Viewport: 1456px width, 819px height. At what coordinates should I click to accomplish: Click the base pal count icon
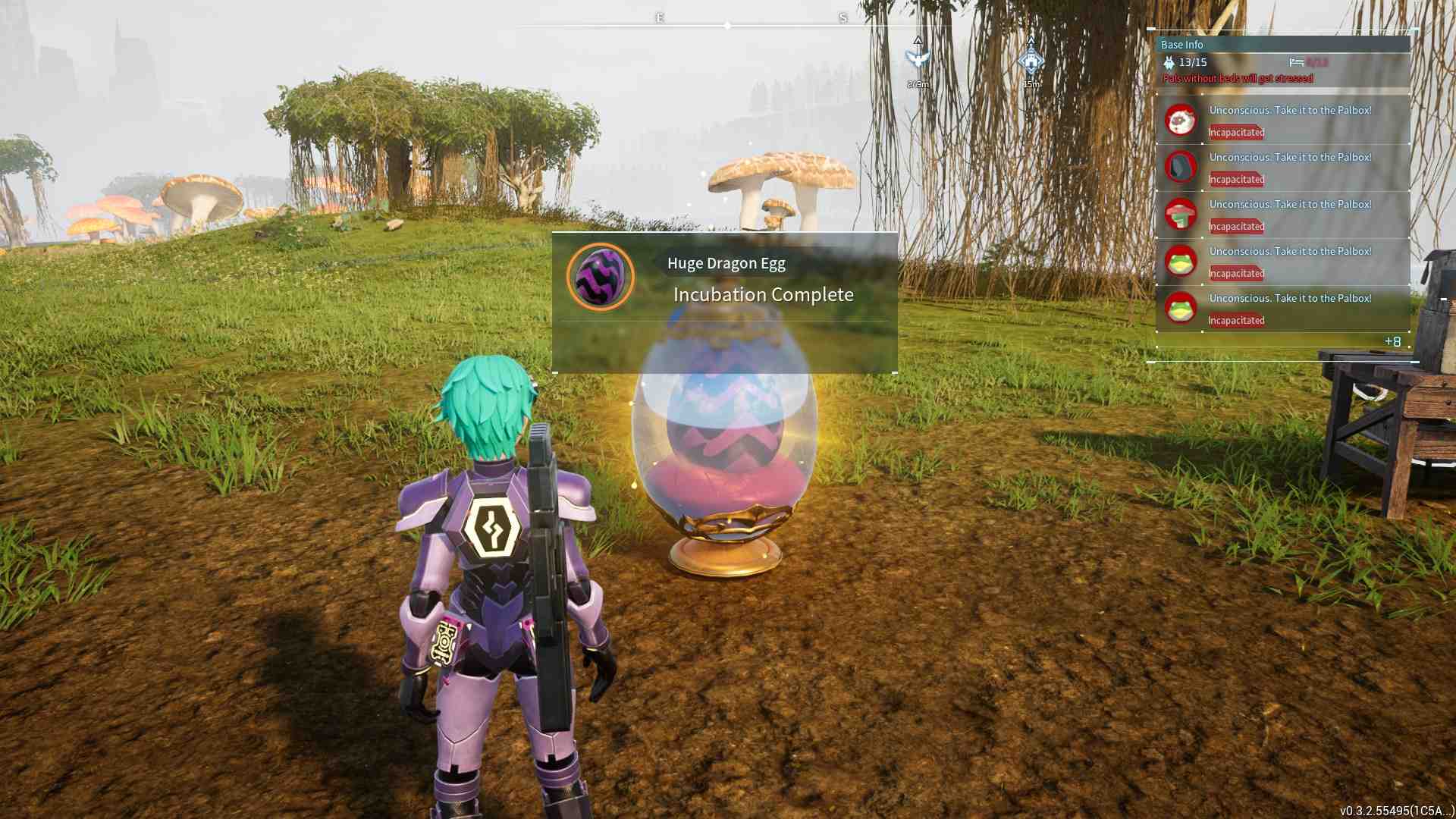pos(1169,63)
